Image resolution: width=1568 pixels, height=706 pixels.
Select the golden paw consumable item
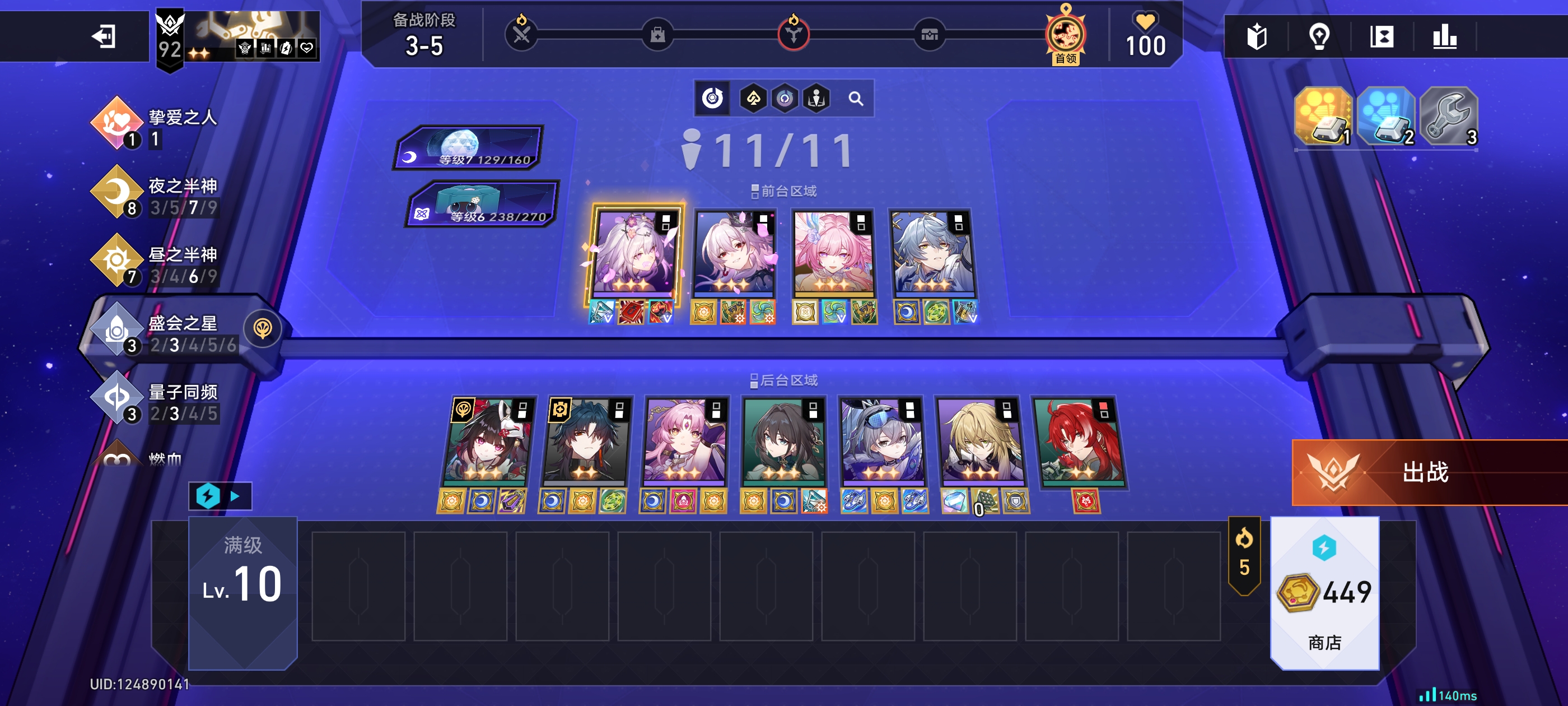point(1323,116)
